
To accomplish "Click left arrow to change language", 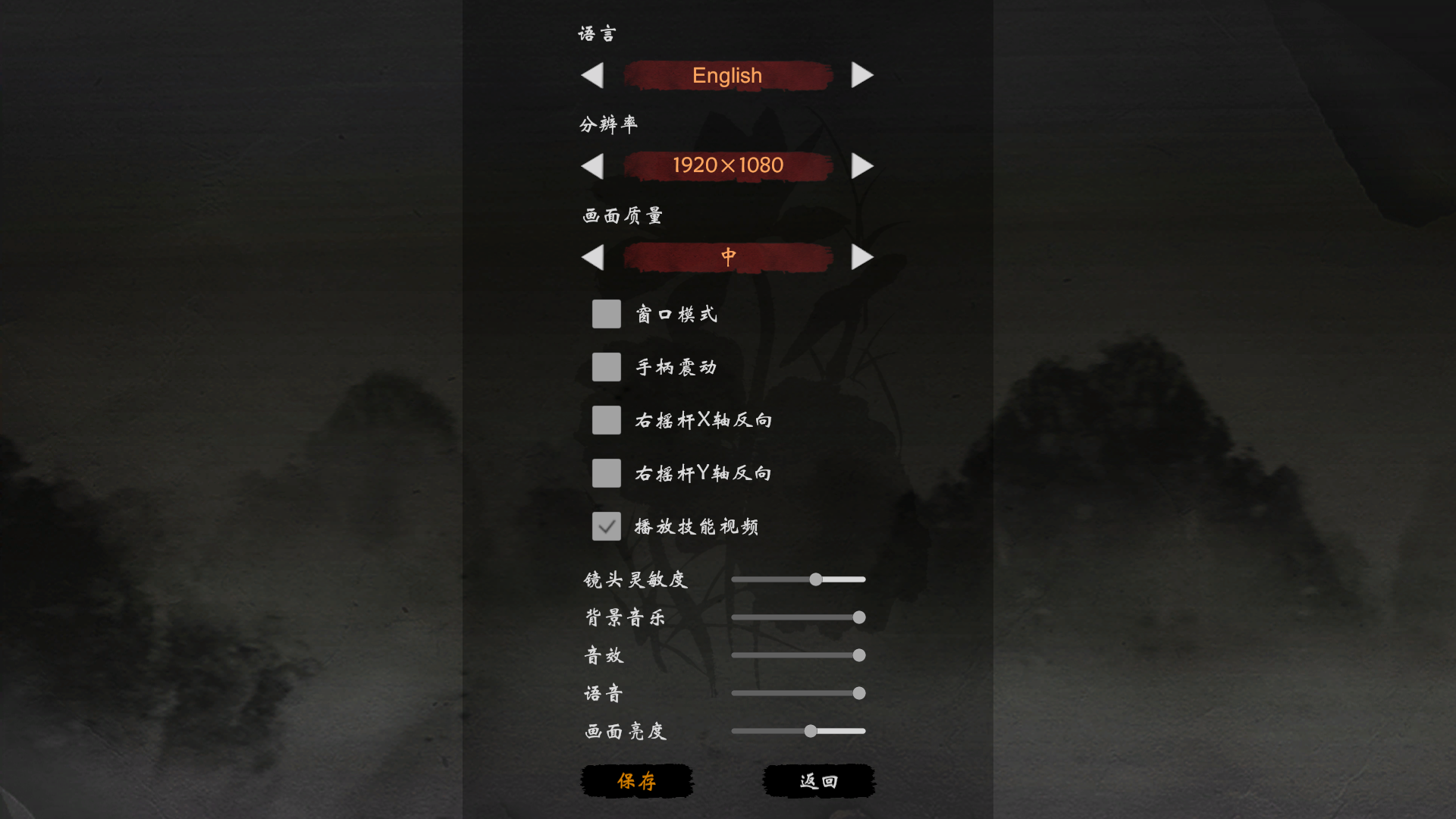I will coord(594,75).
